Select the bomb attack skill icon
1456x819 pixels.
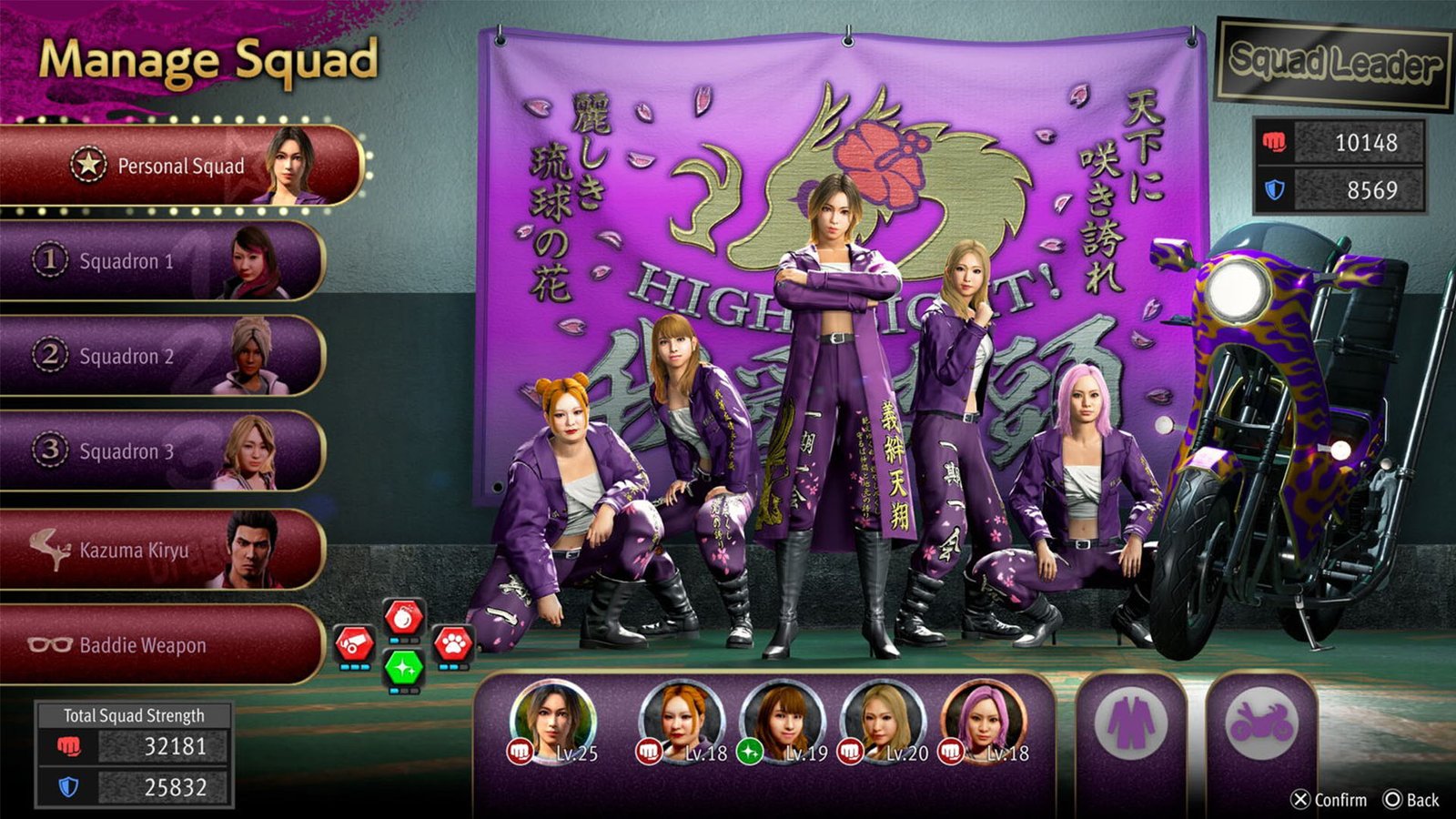tap(404, 616)
